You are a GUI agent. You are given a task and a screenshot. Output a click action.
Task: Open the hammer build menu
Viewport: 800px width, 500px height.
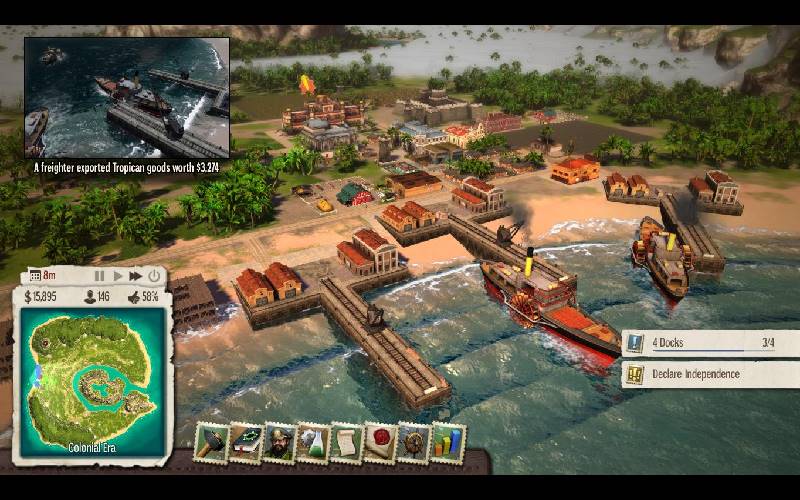click(212, 442)
